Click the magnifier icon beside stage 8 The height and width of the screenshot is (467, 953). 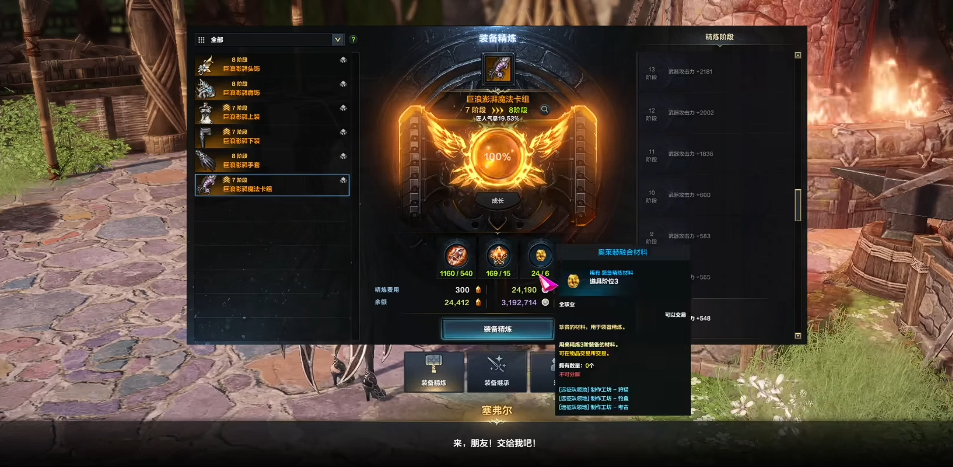point(545,109)
